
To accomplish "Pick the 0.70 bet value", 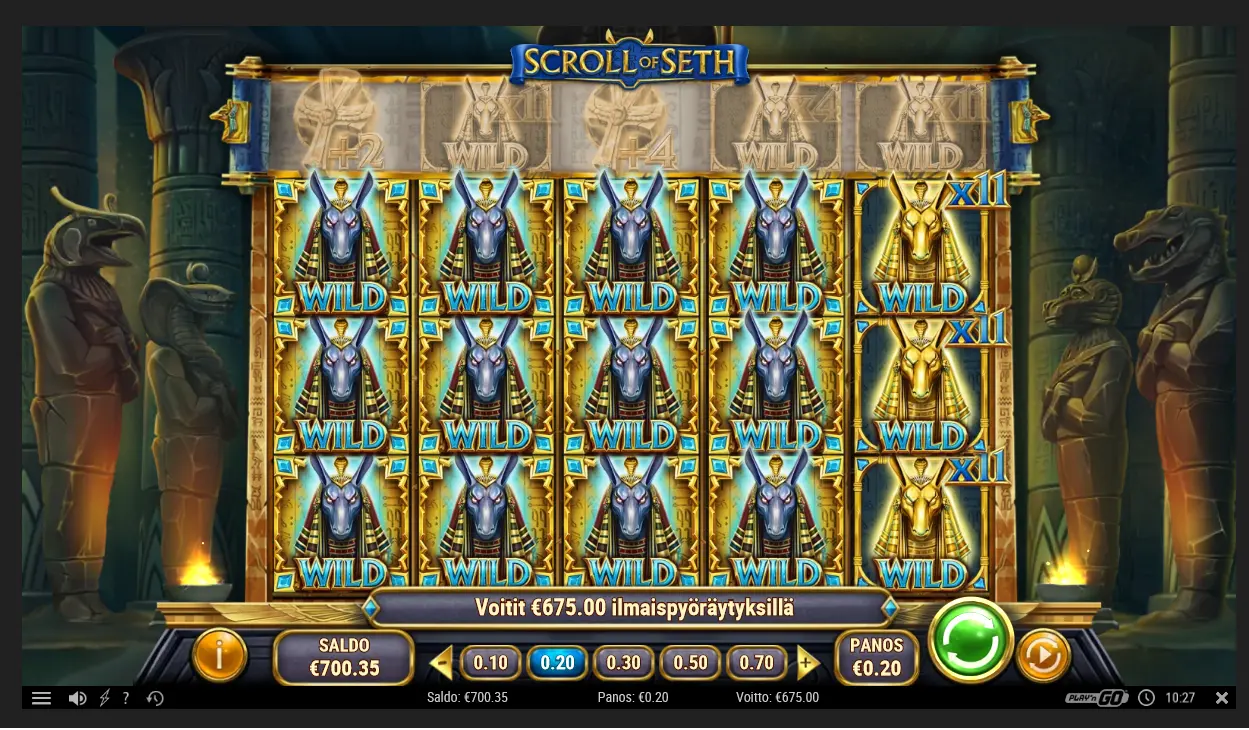I will click(757, 662).
